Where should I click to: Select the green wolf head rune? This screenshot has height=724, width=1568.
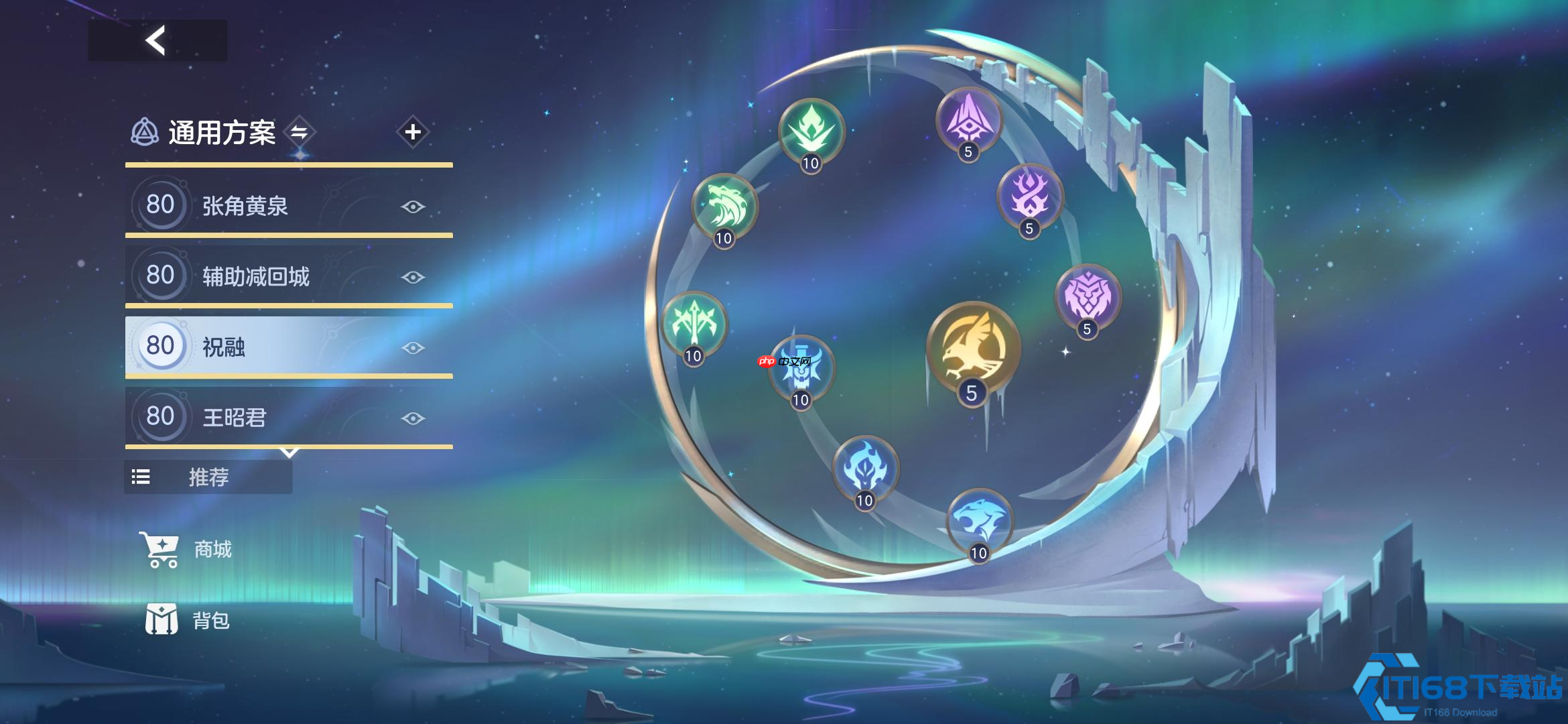click(x=724, y=206)
